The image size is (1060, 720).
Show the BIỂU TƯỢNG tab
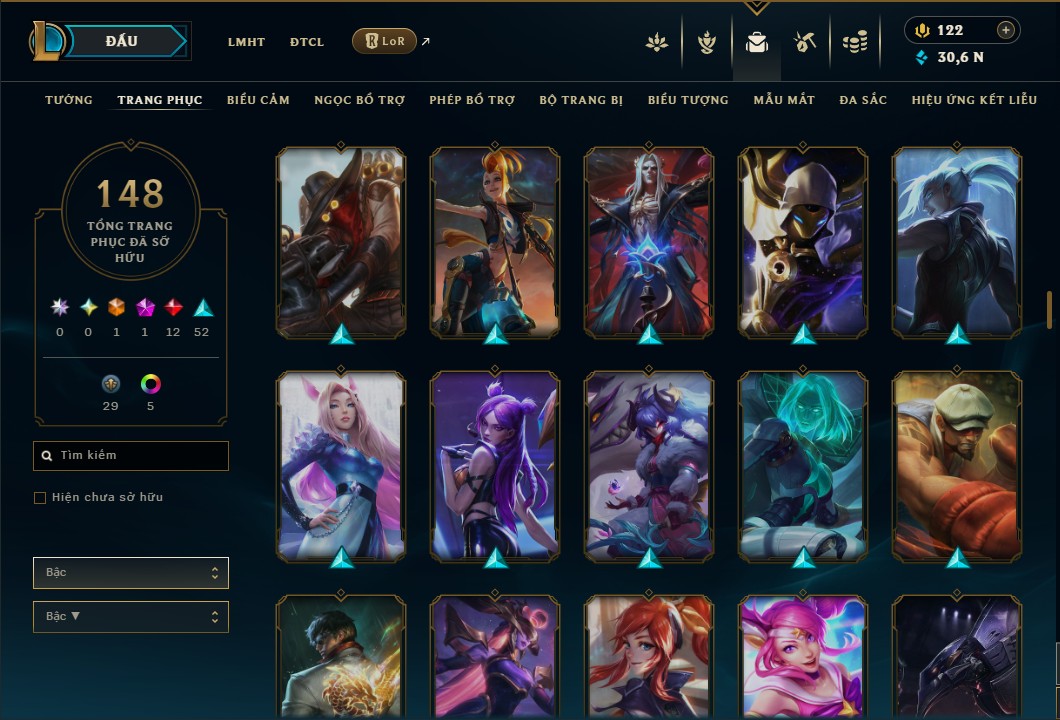[x=688, y=100]
